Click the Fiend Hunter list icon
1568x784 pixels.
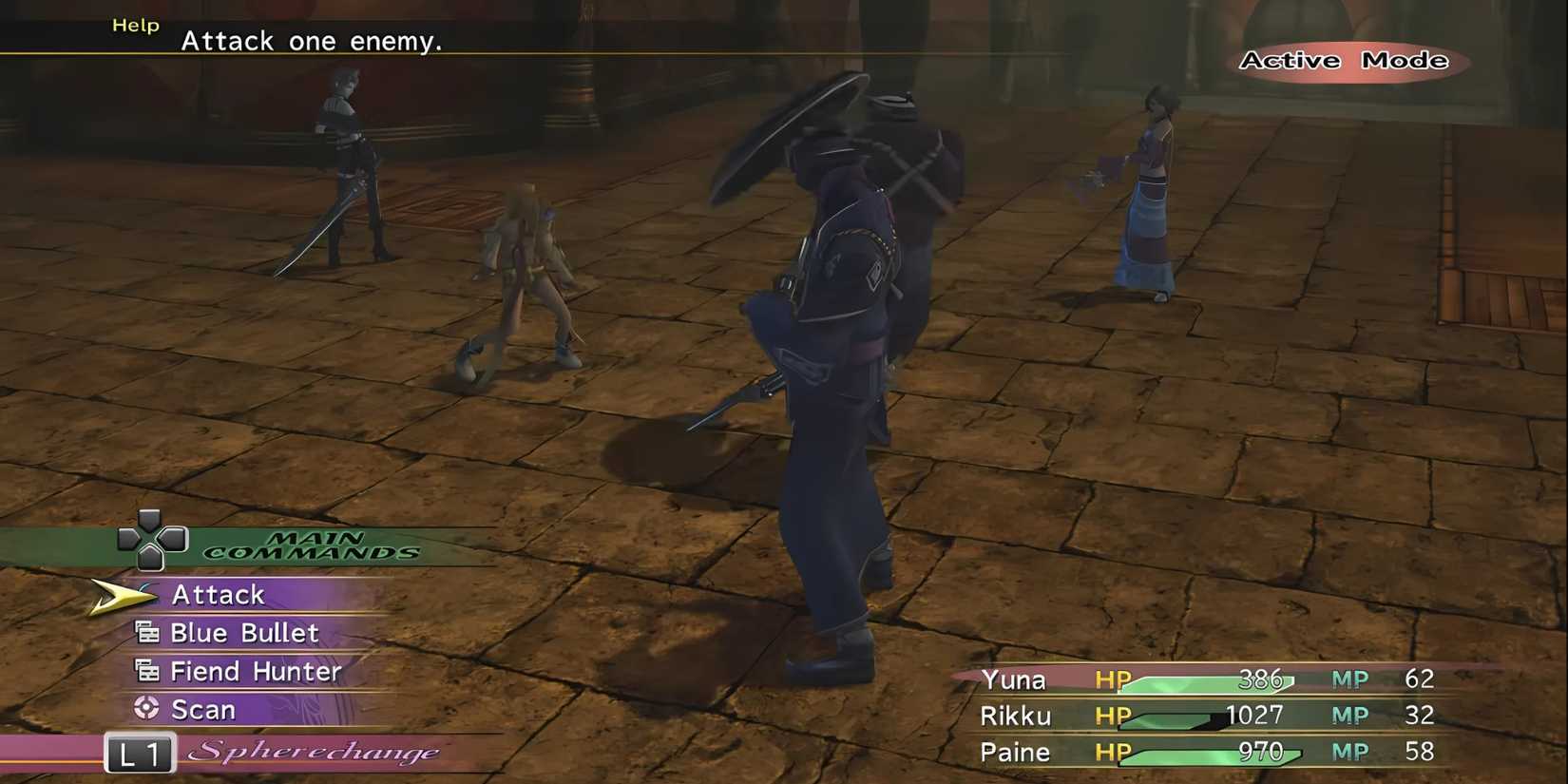point(147,671)
